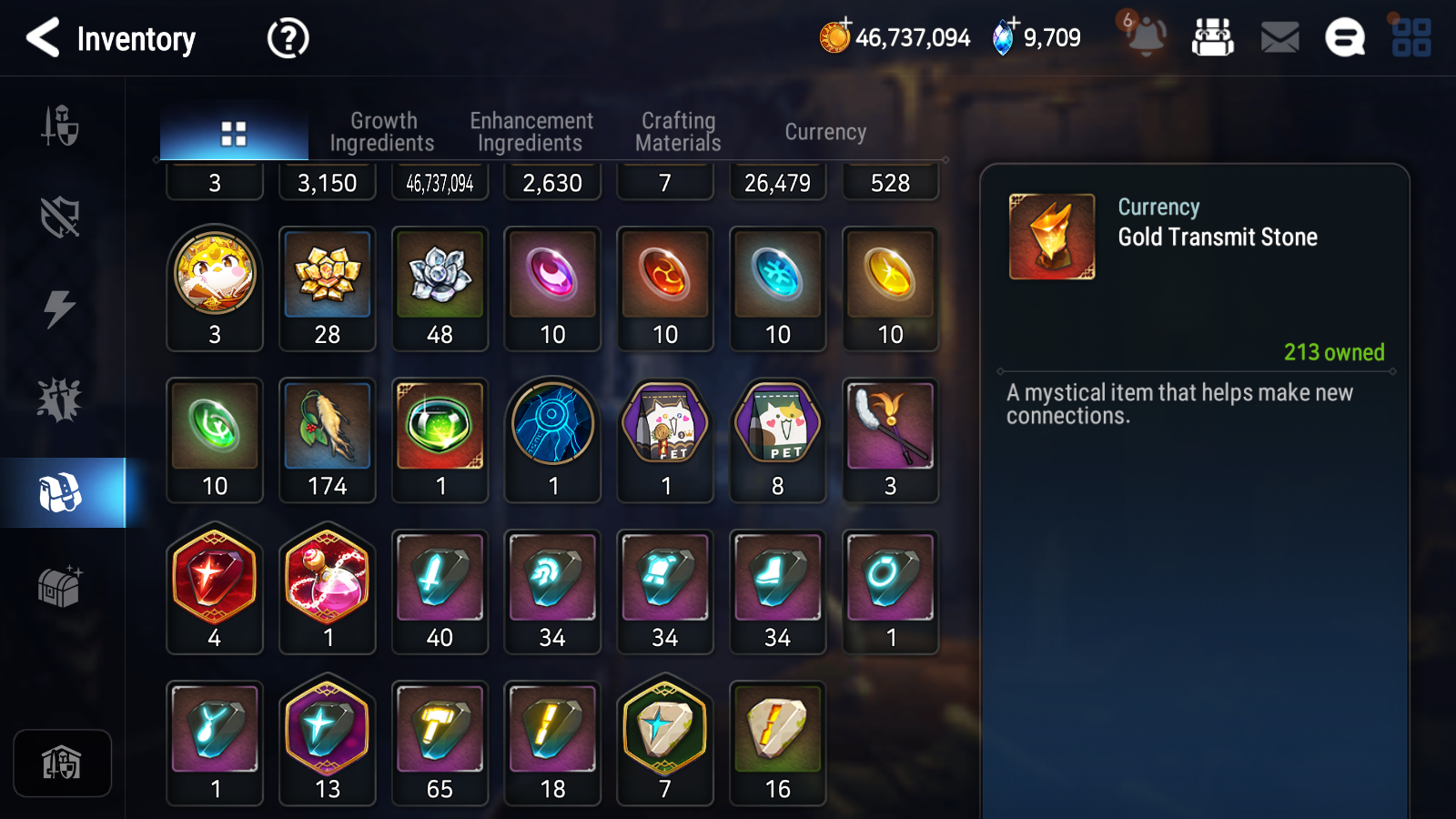Select the Currency tab
This screenshot has width=1456, height=819.
point(825,132)
